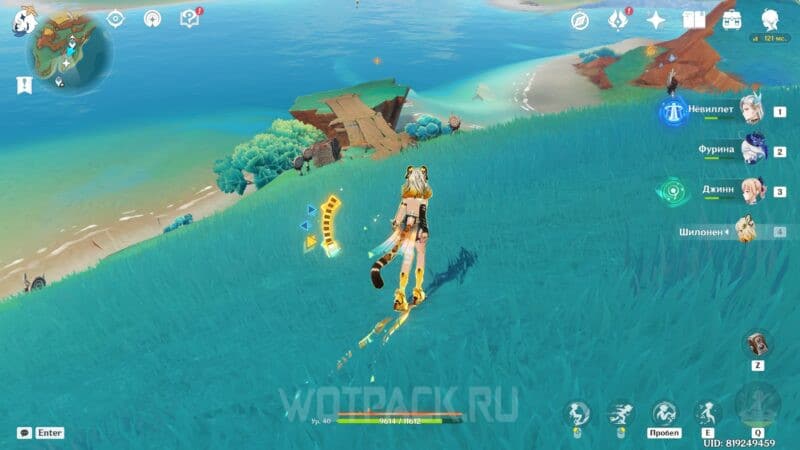Open the character screen head icon

770,20
